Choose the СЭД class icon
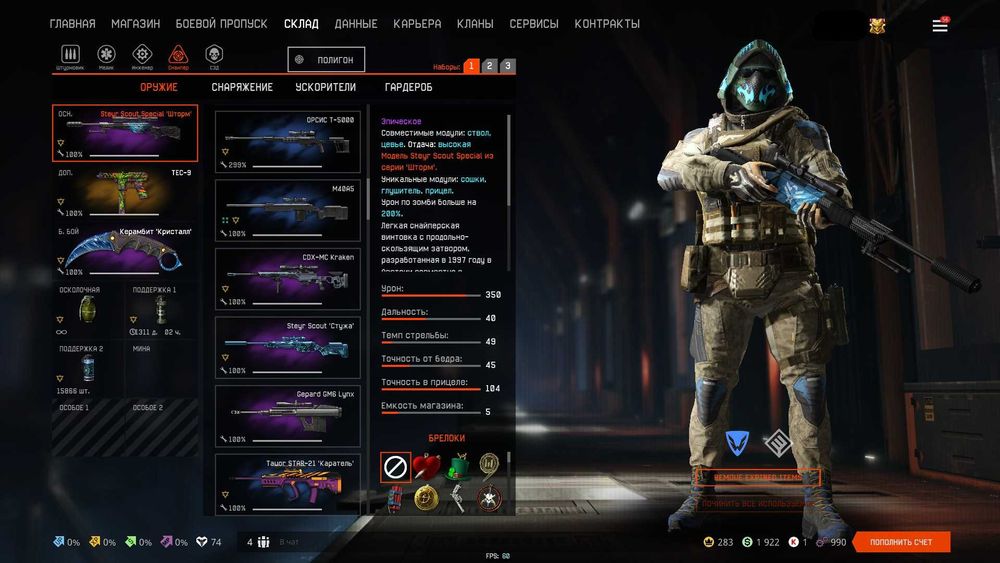The width and height of the screenshot is (1000, 563). point(214,55)
